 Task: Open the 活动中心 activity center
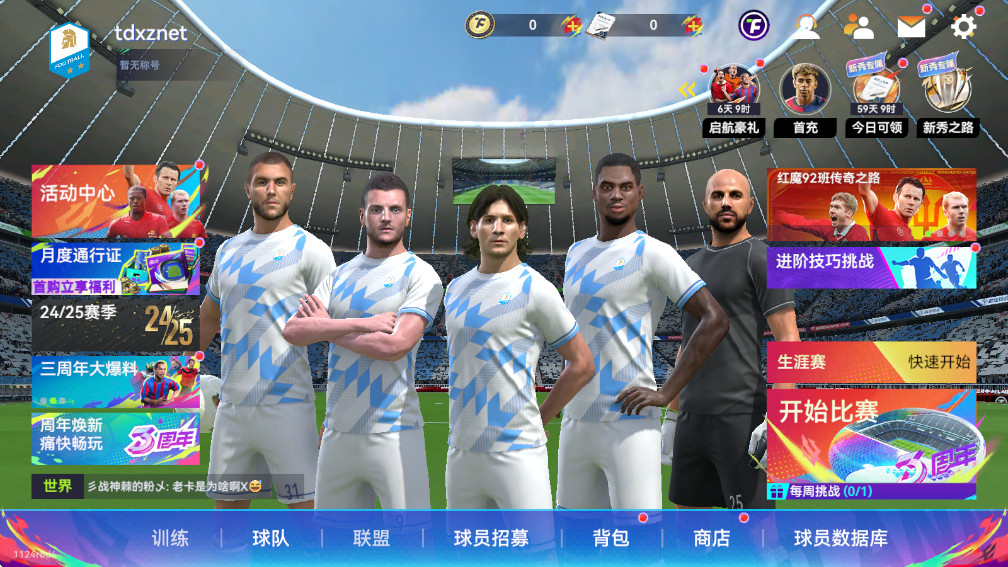[118, 200]
